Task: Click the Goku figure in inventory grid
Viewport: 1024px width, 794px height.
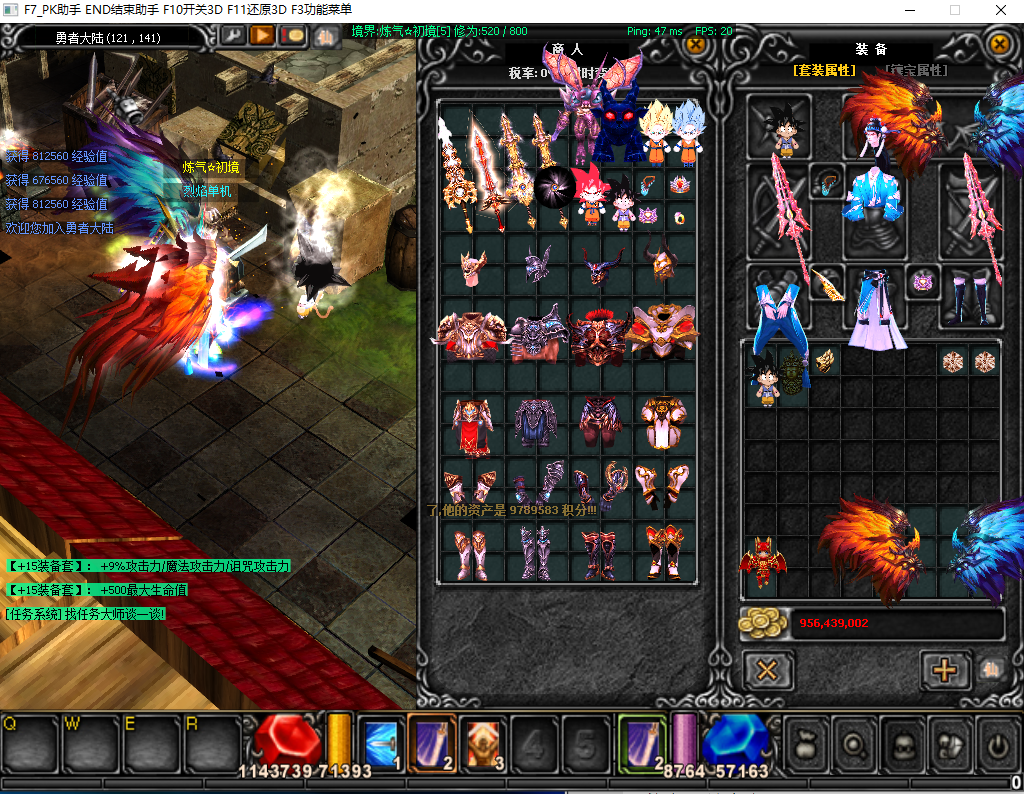Action: pyautogui.click(x=764, y=377)
